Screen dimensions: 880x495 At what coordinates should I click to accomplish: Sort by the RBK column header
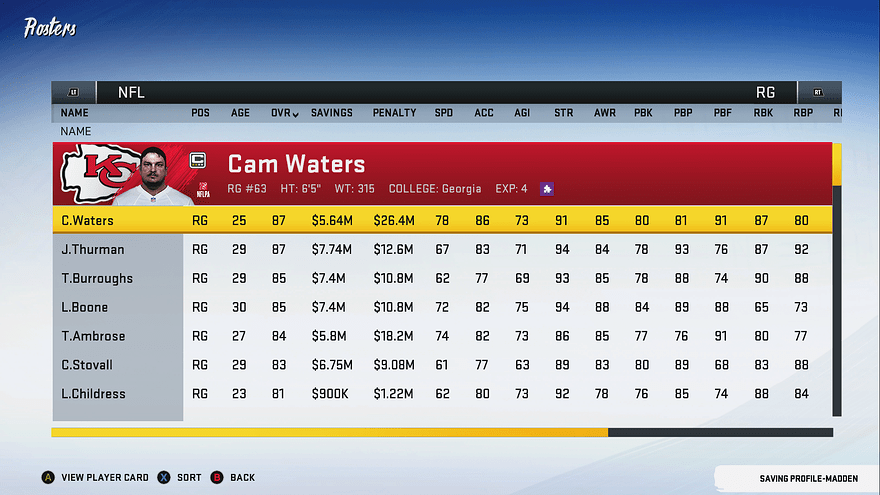coord(763,113)
